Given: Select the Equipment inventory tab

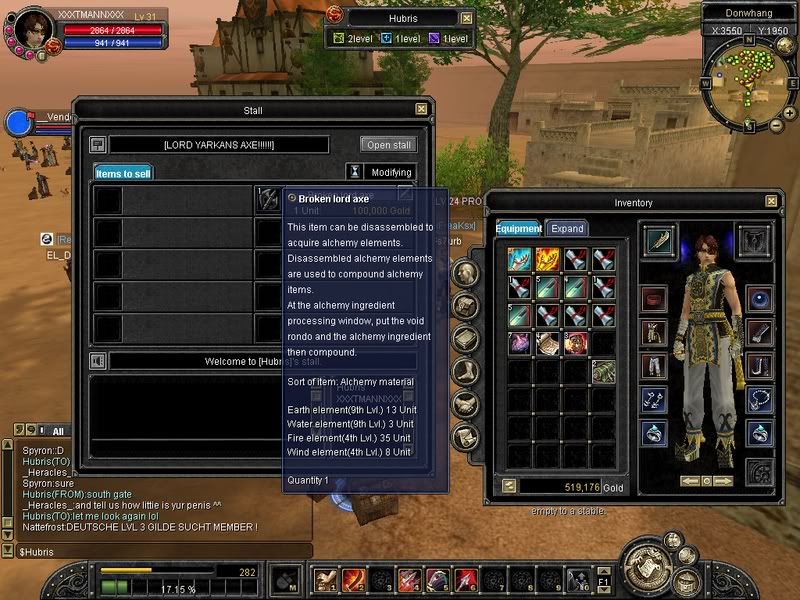Looking at the screenshot, I should [x=518, y=229].
